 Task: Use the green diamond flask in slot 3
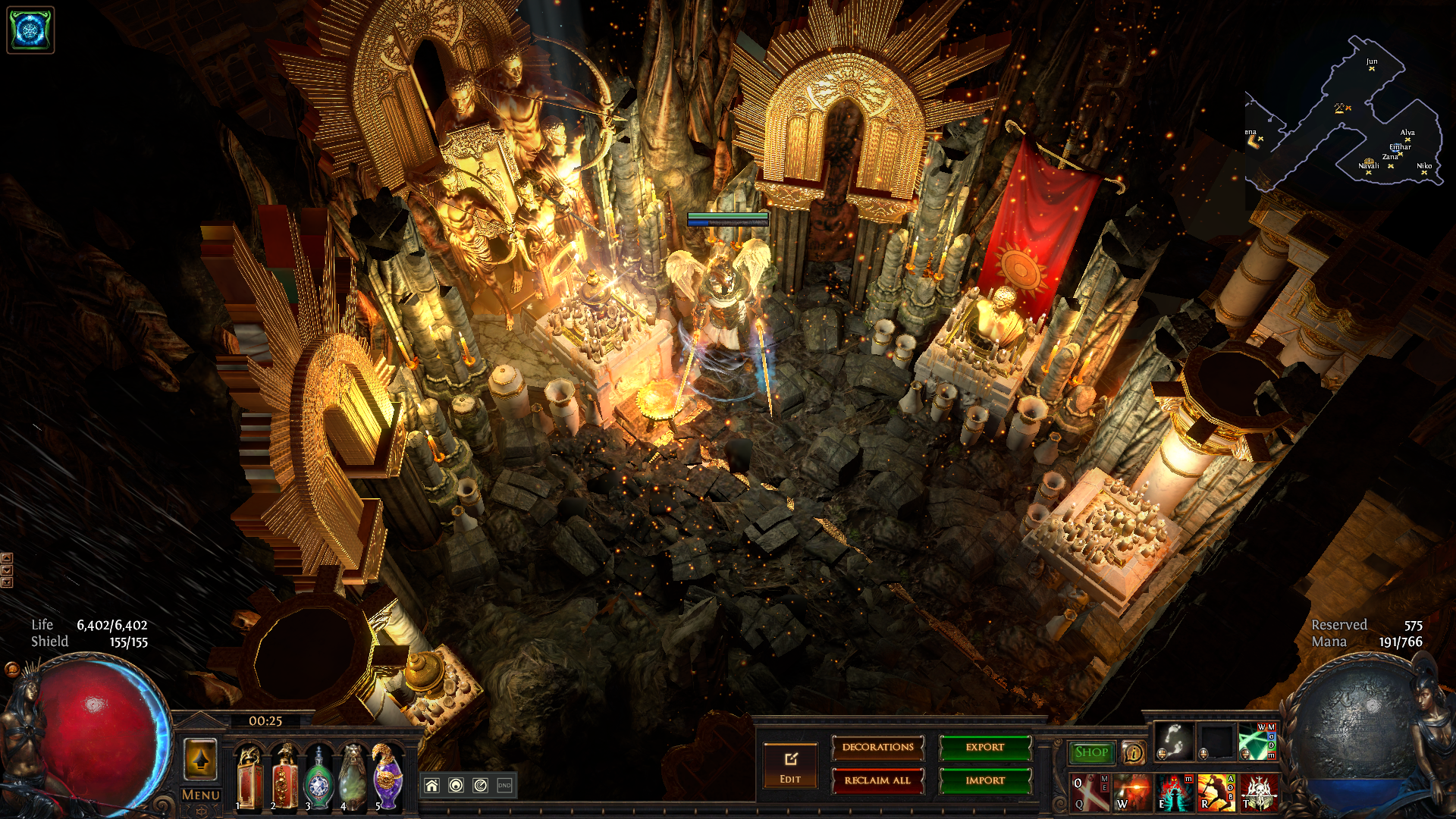point(319,778)
